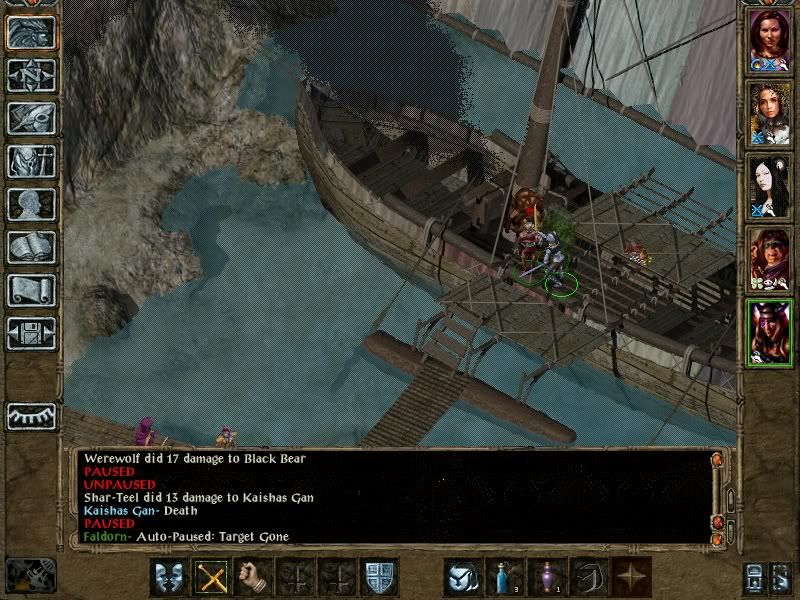The height and width of the screenshot is (600, 800).
Task: Click the closed-eye button in the left sidebar
Action: click(x=31, y=415)
